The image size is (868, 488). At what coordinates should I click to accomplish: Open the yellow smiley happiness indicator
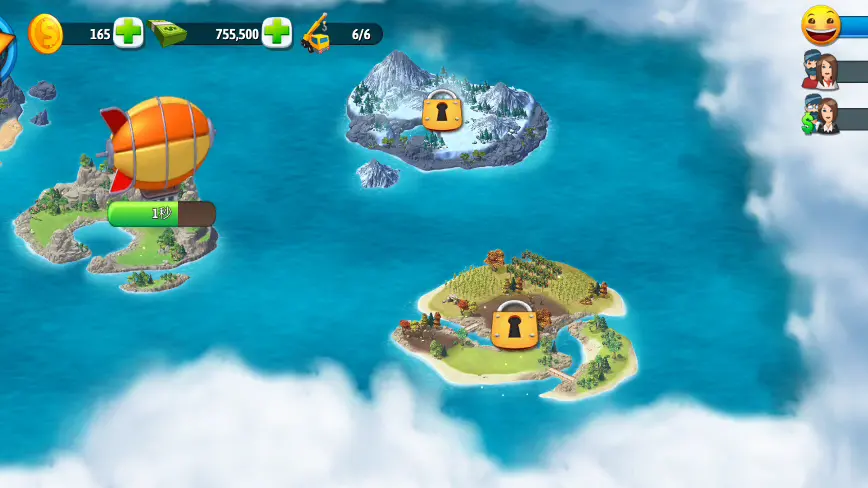tap(821, 25)
